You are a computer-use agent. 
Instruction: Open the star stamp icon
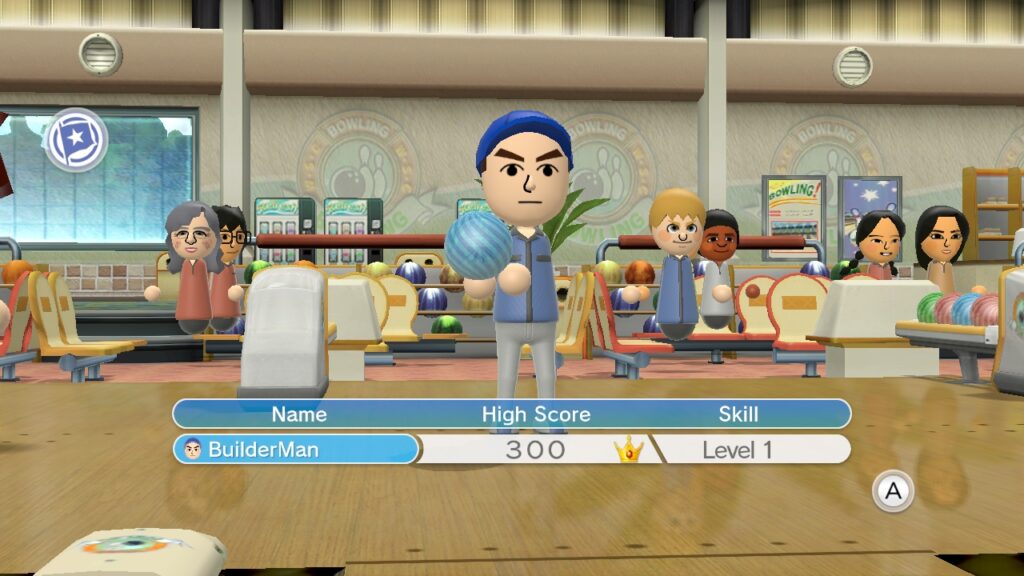[x=76, y=140]
